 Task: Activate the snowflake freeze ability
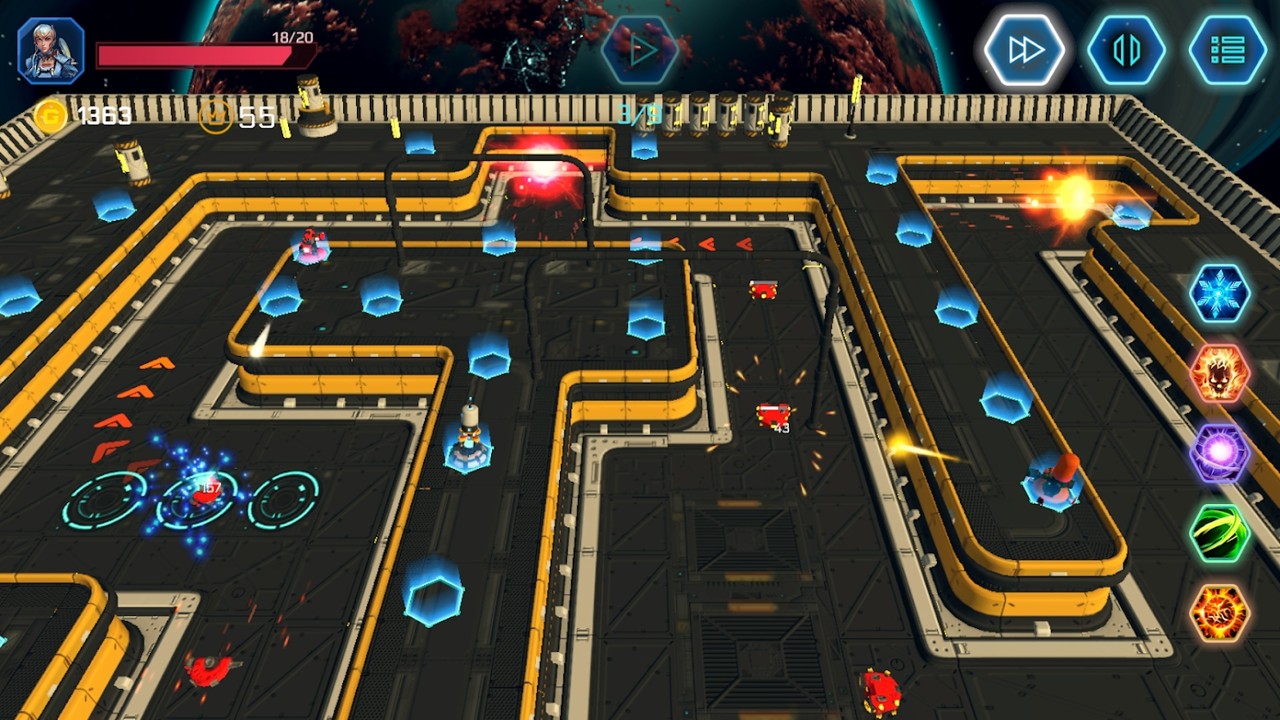click(x=1220, y=293)
